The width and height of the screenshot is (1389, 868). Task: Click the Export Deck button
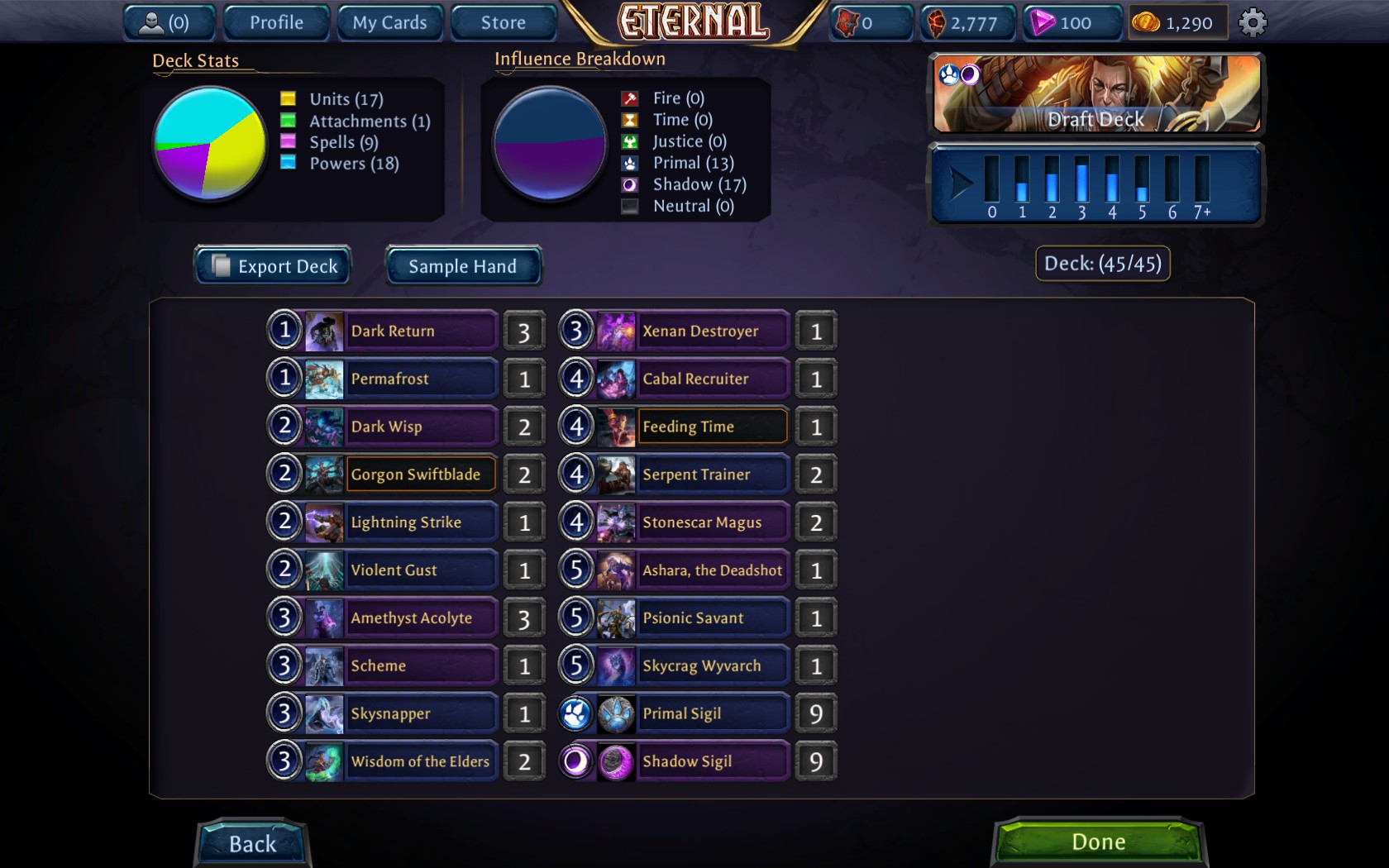pos(273,266)
